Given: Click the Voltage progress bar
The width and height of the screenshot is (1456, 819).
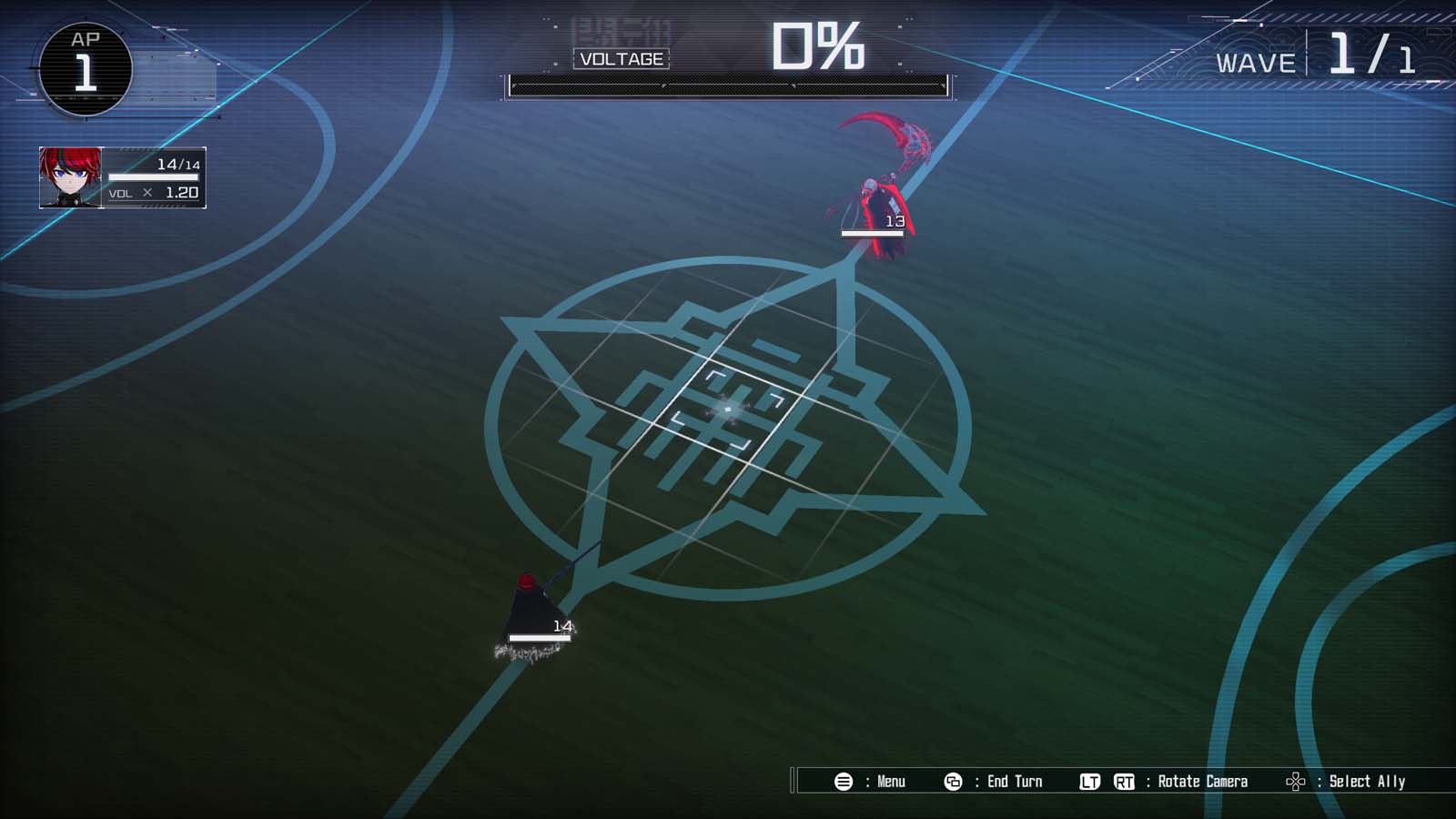Looking at the screenshot, I should pos(728,86).
